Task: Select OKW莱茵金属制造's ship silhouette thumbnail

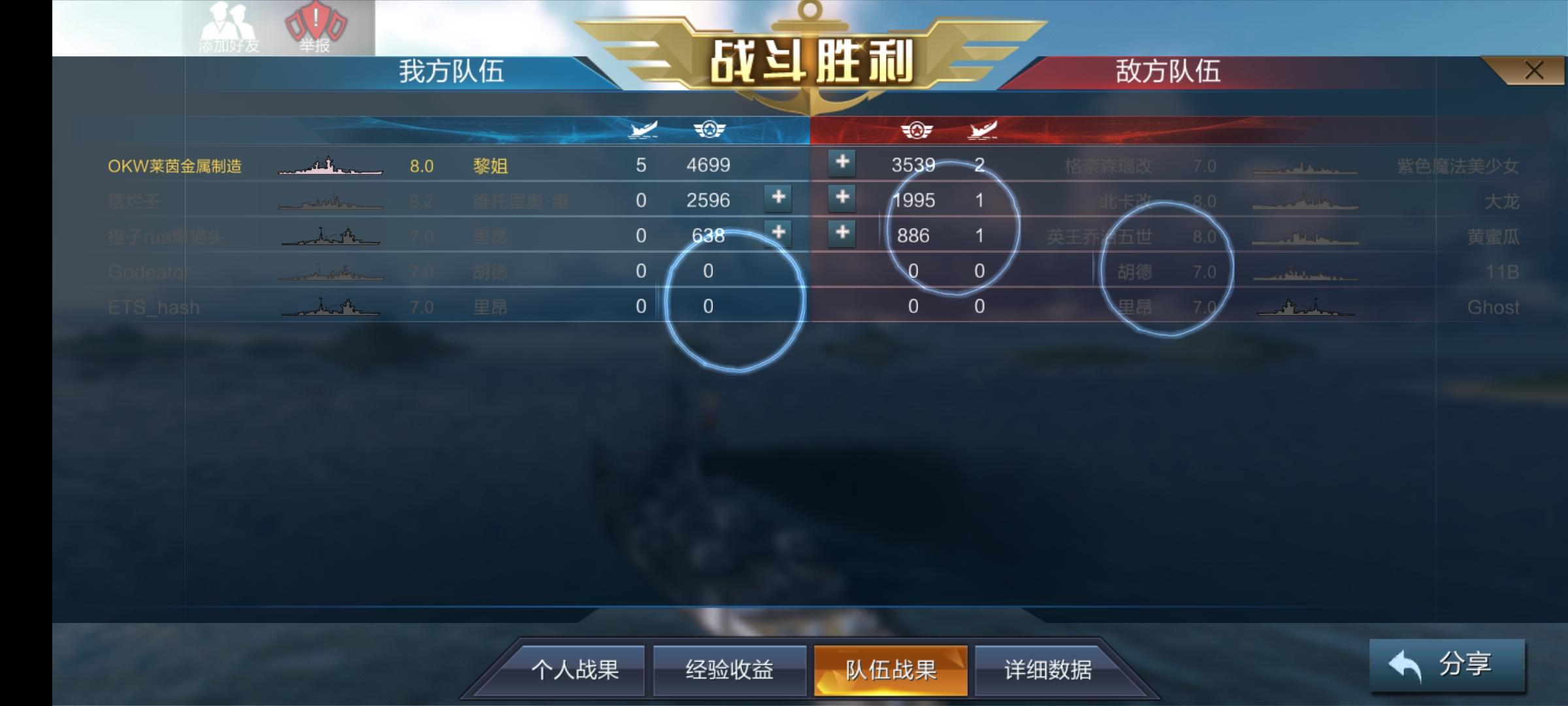Action: point(330,169)
